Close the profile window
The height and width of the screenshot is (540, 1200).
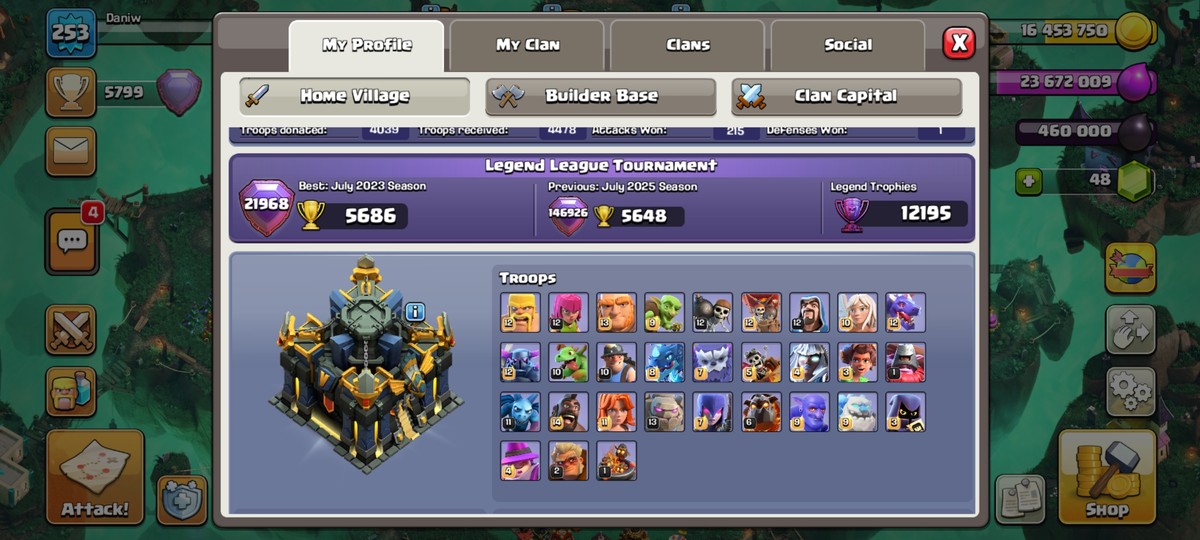pyautogui.click(x=958, y=42)
